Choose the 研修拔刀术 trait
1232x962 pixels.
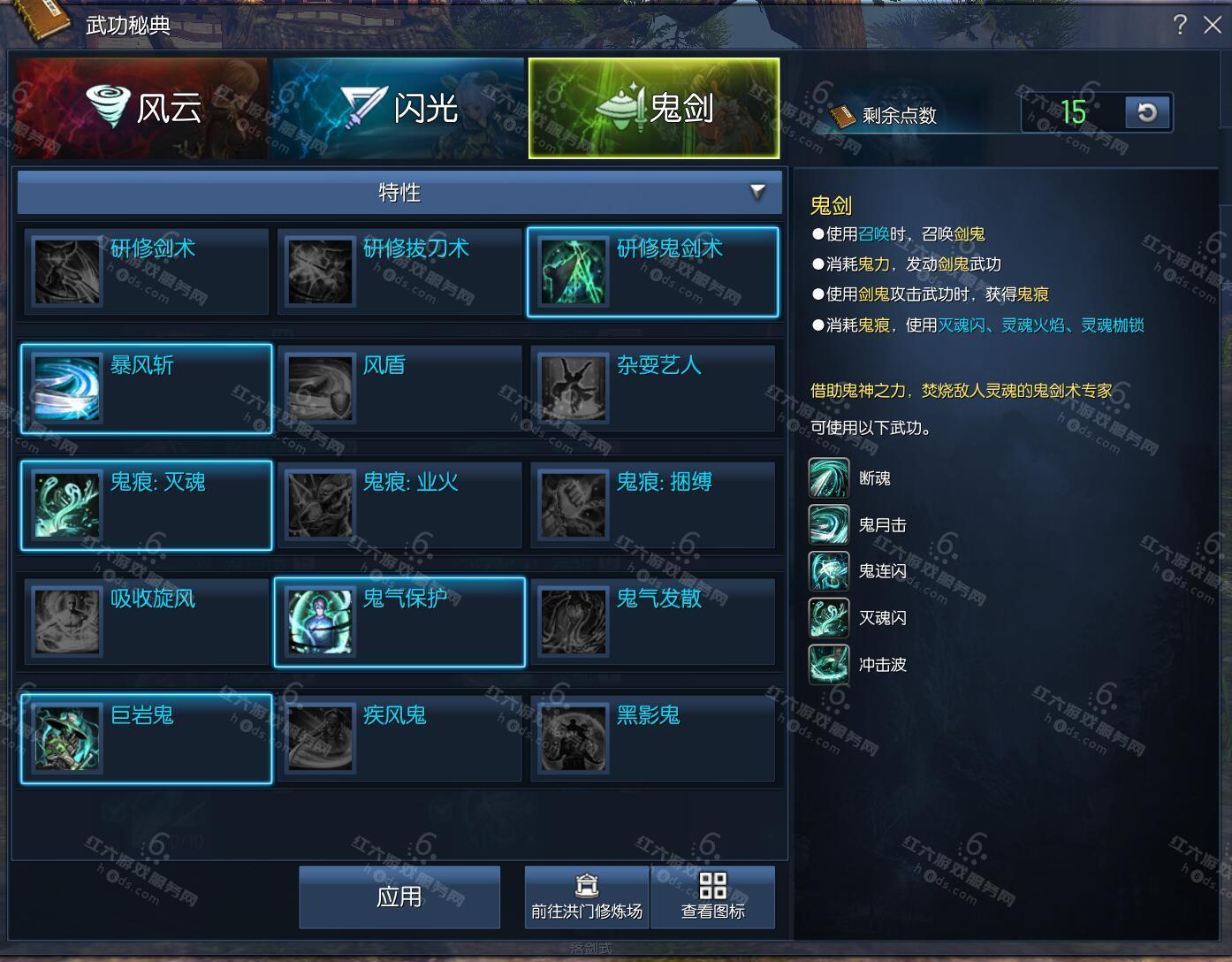pyautogui.click(x=399, y=271)
